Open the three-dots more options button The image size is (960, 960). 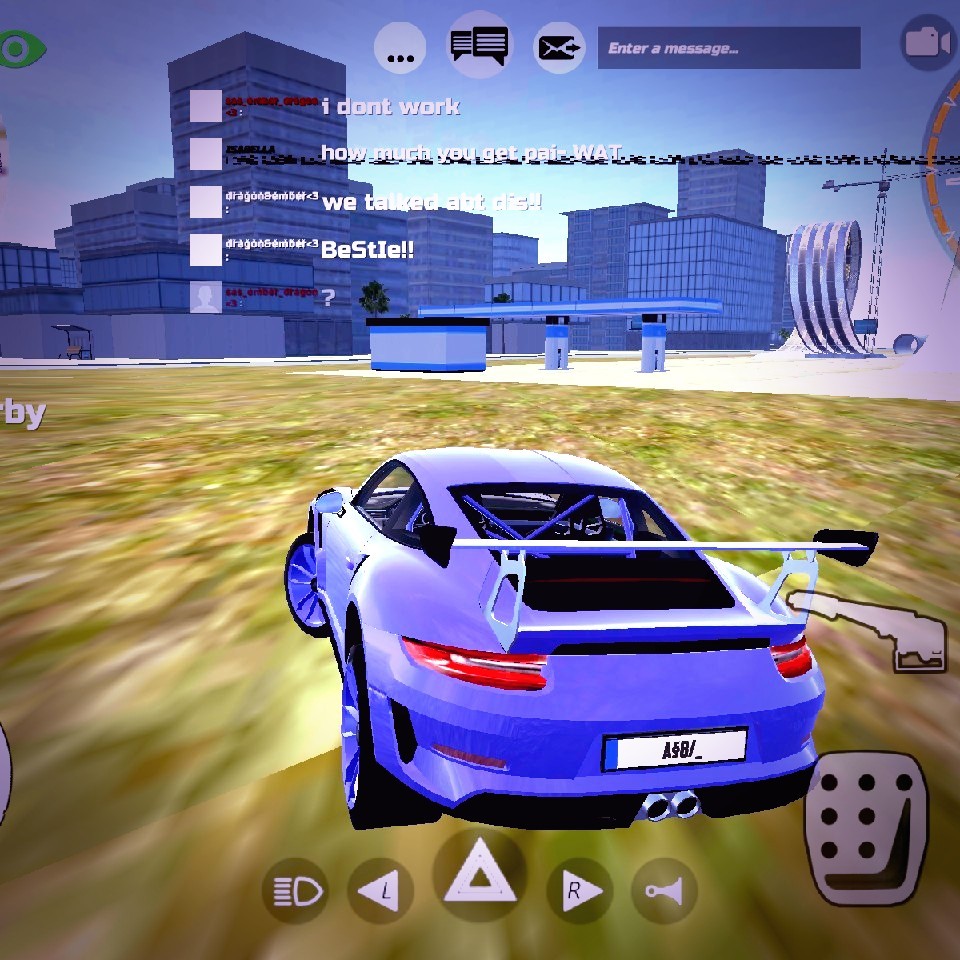click(x=400, y=48)
